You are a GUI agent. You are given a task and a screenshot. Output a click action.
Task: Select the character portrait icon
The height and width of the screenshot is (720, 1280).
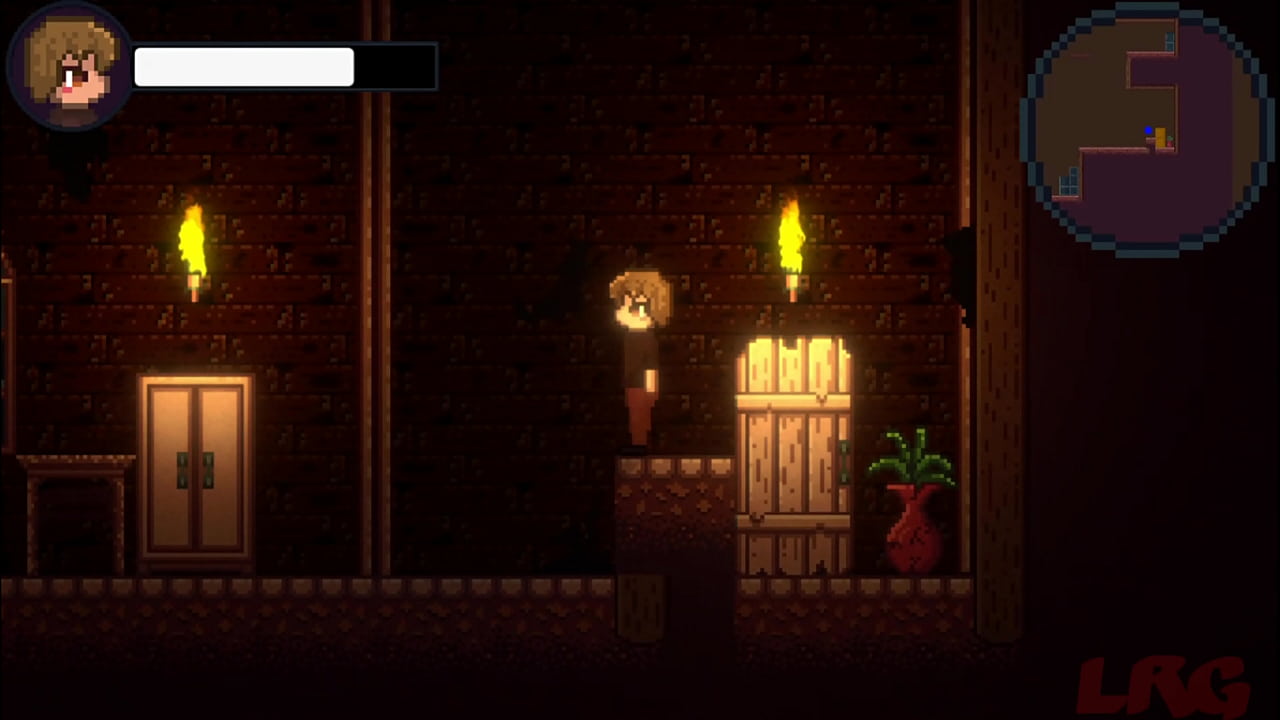pyautogui.click(x=70, y=68)
